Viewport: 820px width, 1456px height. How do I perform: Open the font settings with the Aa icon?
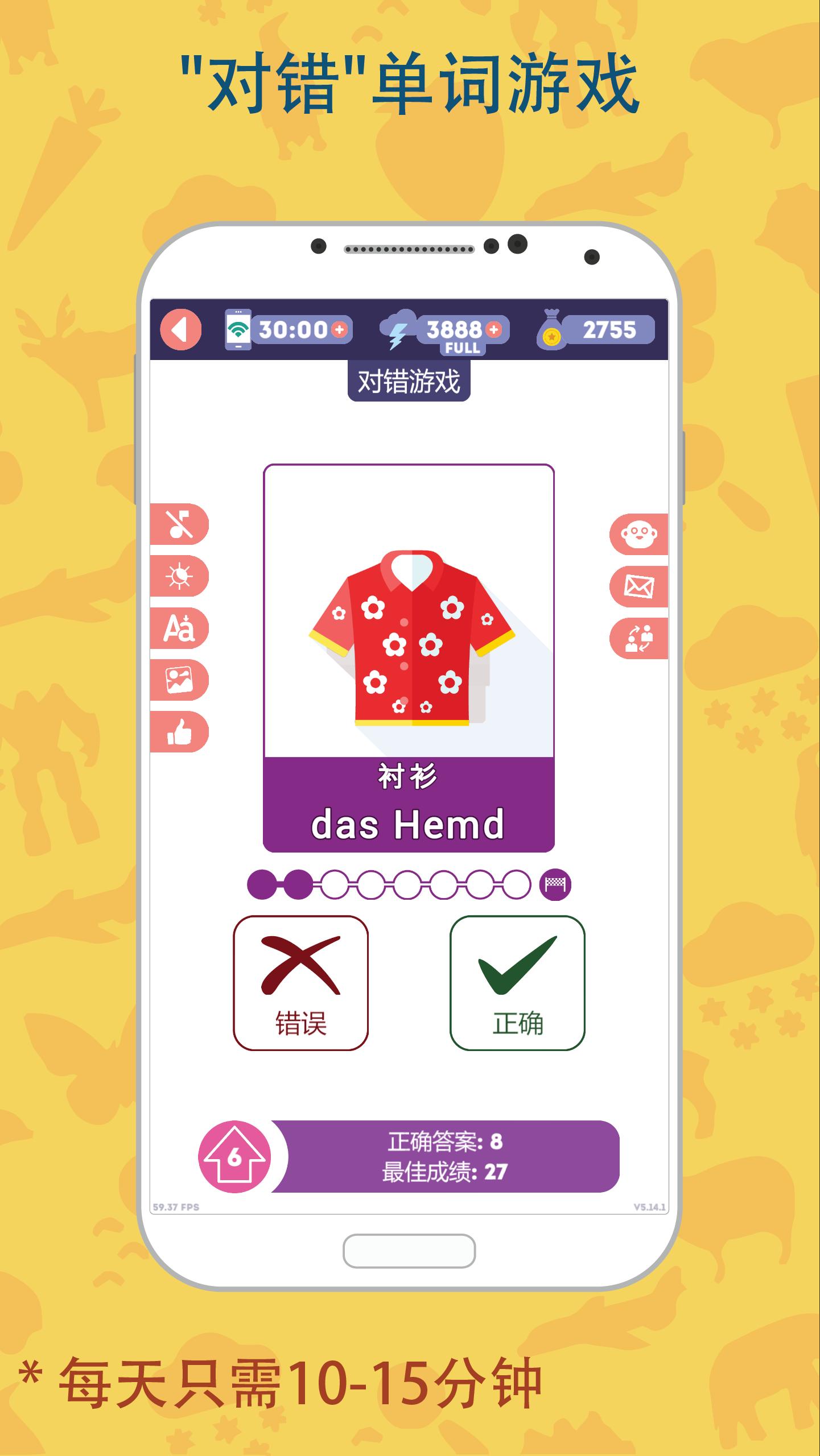coord(178,629)
